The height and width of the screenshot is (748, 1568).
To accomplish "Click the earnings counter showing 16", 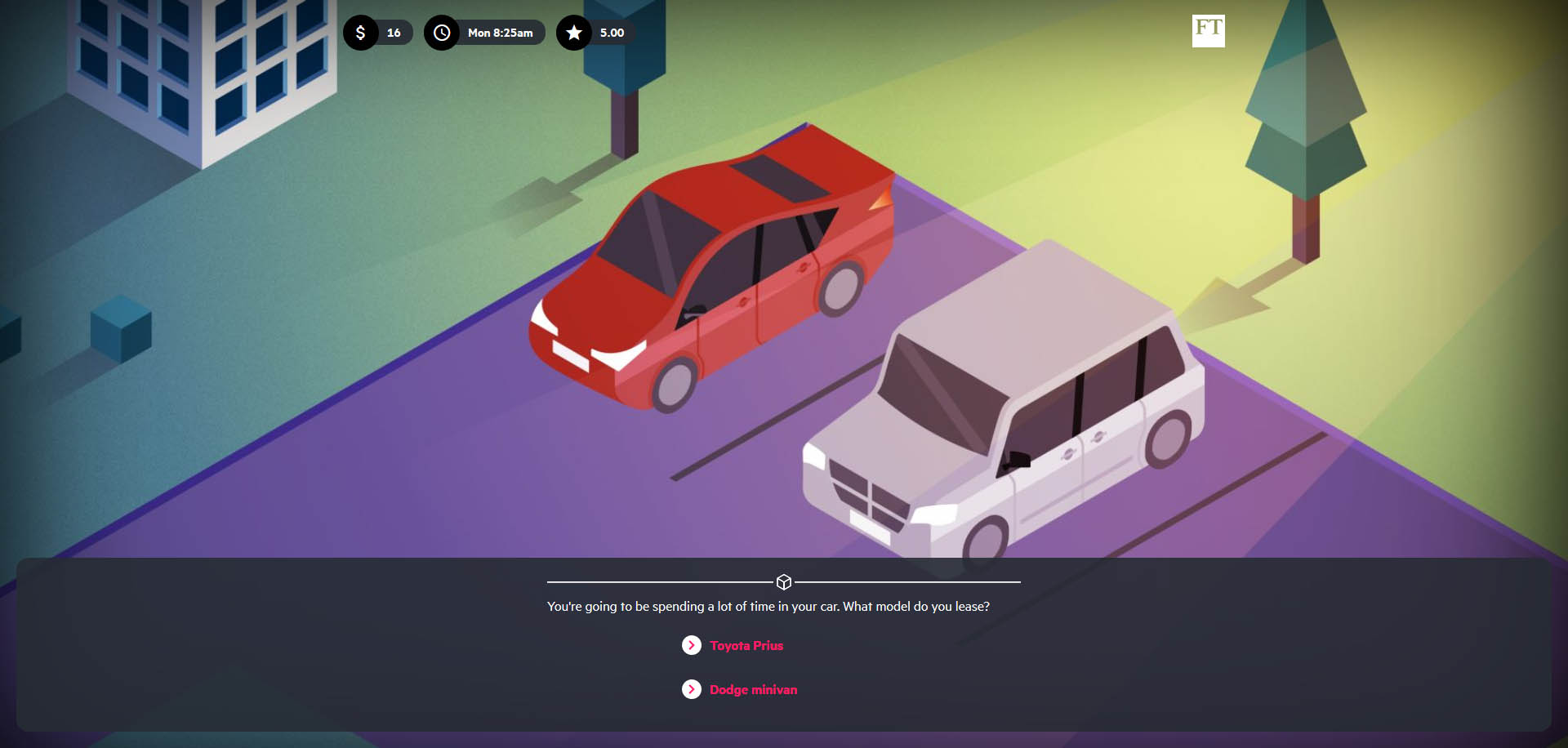I will point(394,33).
